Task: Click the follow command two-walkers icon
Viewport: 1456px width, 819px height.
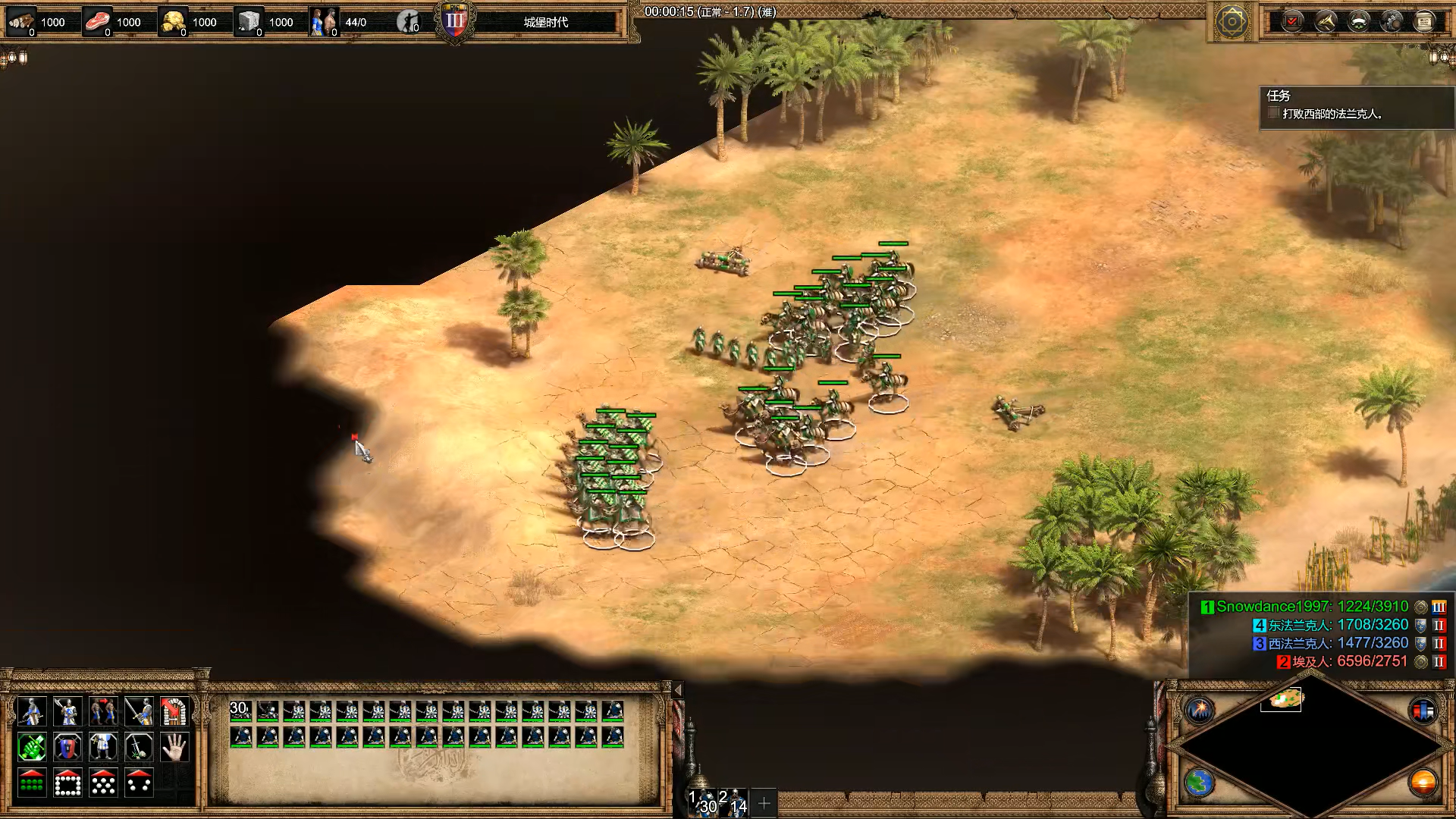Action: [x=103, y=711]
